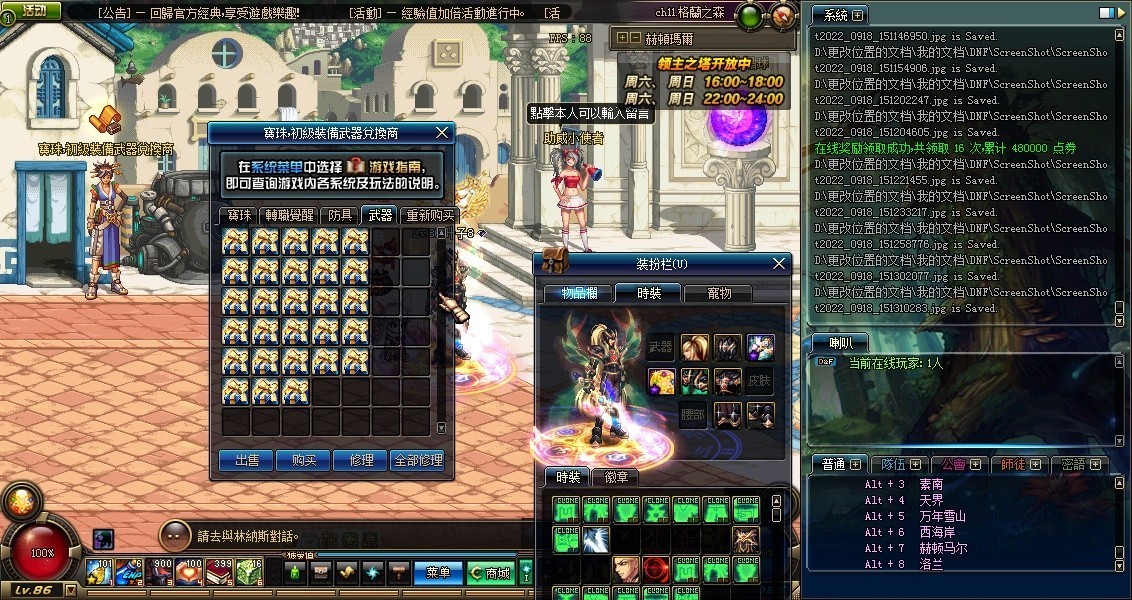Select the 公會 guild chat tab

point(954,464)
